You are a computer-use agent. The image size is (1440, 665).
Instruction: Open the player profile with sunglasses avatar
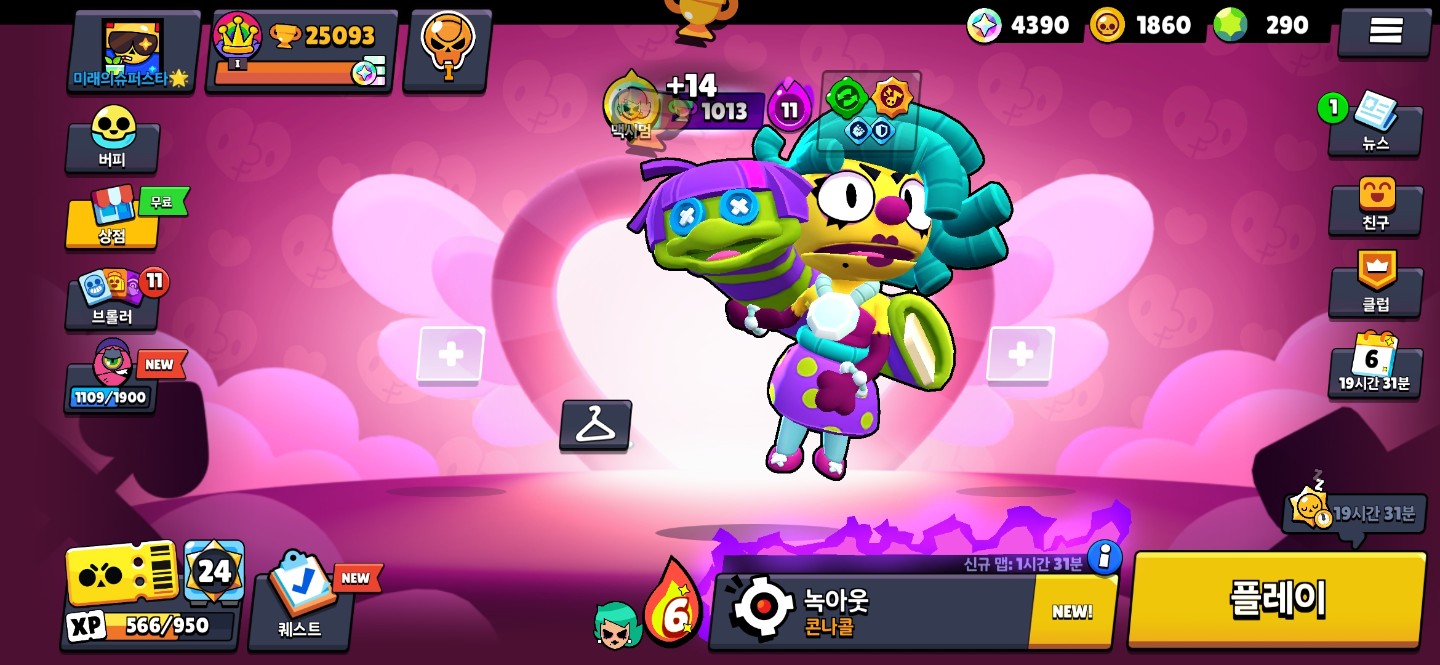131,52
